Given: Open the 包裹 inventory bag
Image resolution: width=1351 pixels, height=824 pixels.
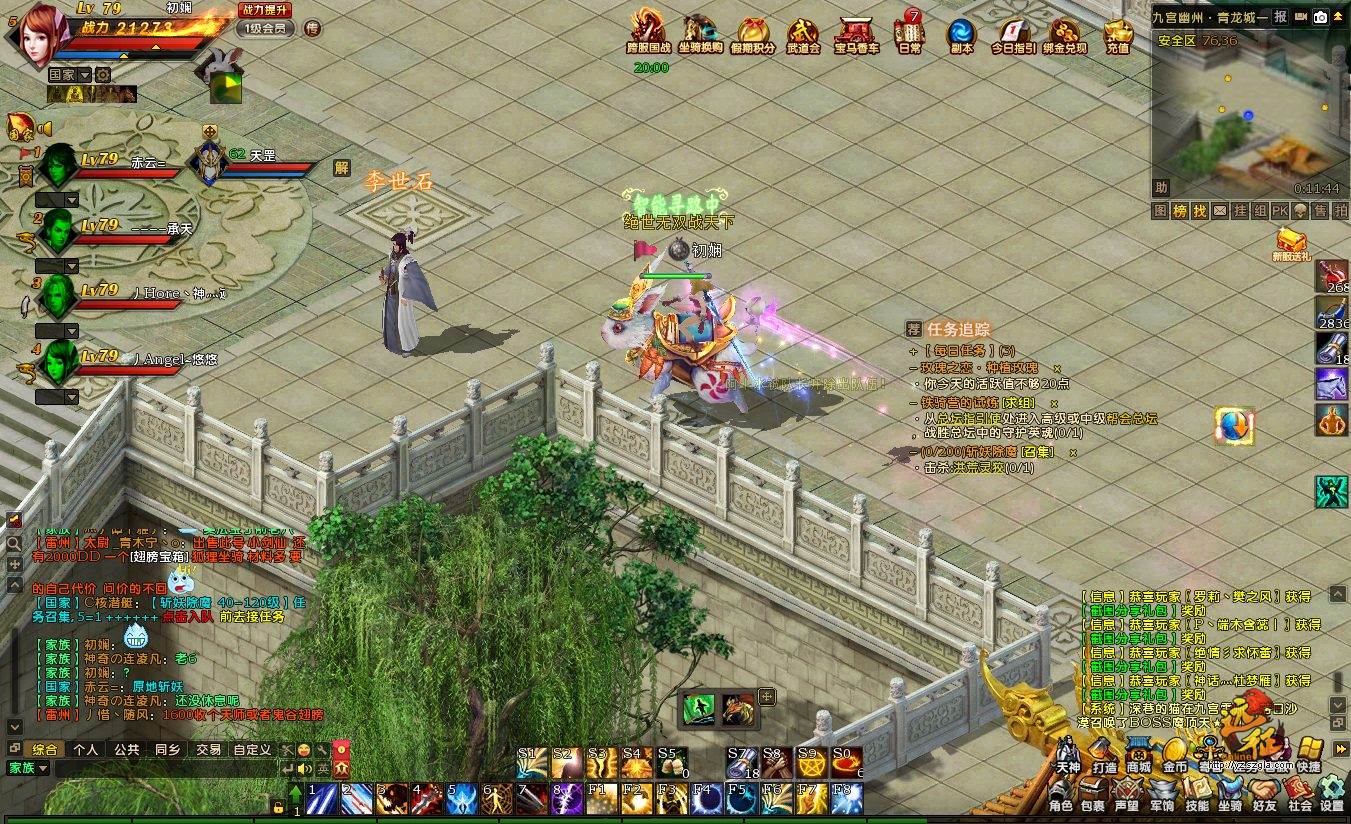Looking at the screenshot, I should click(1092, 796).
